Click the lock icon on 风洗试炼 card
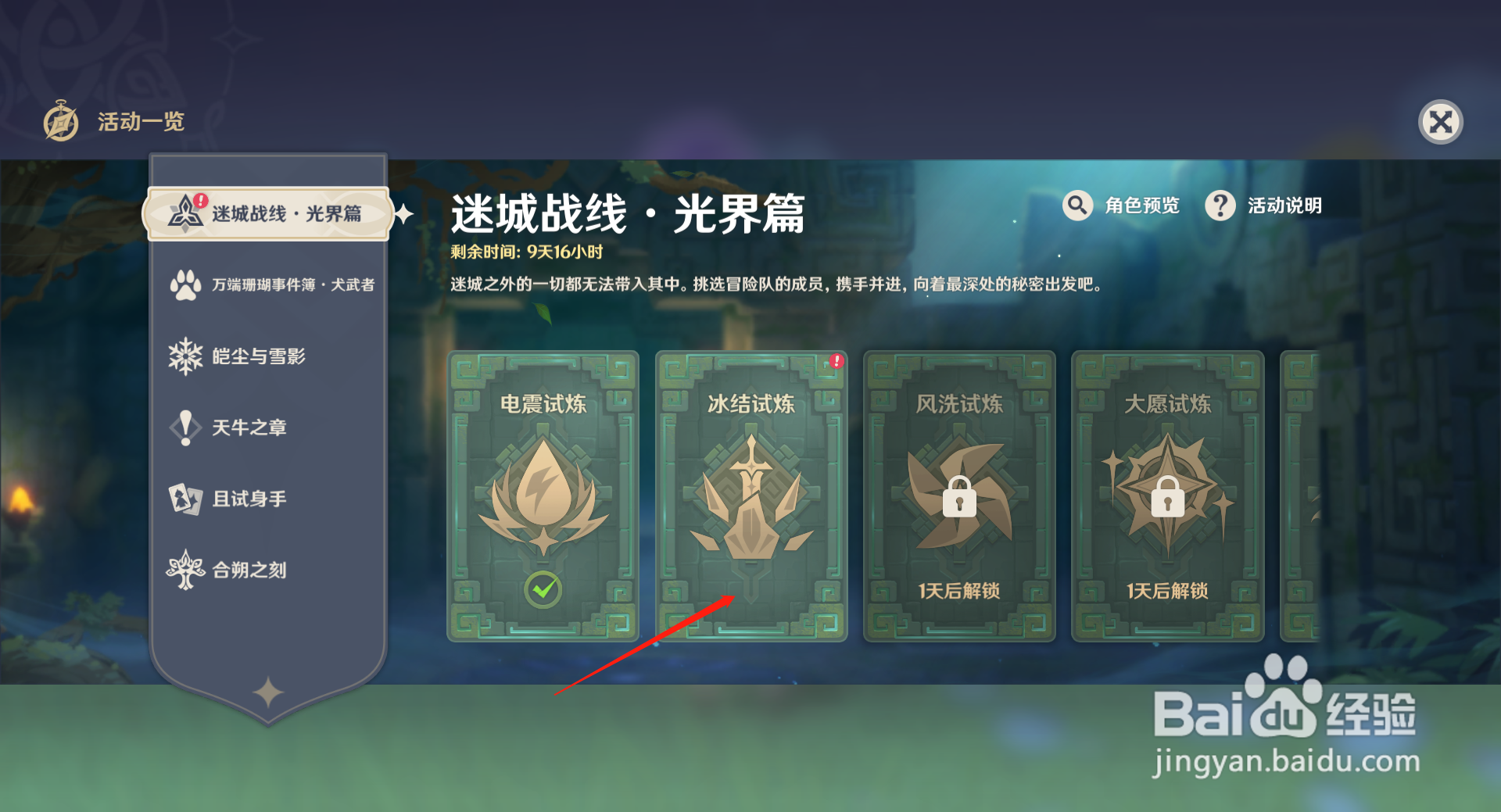The width and height of the screenshot is (1501, 812). (x=959, y=501)
